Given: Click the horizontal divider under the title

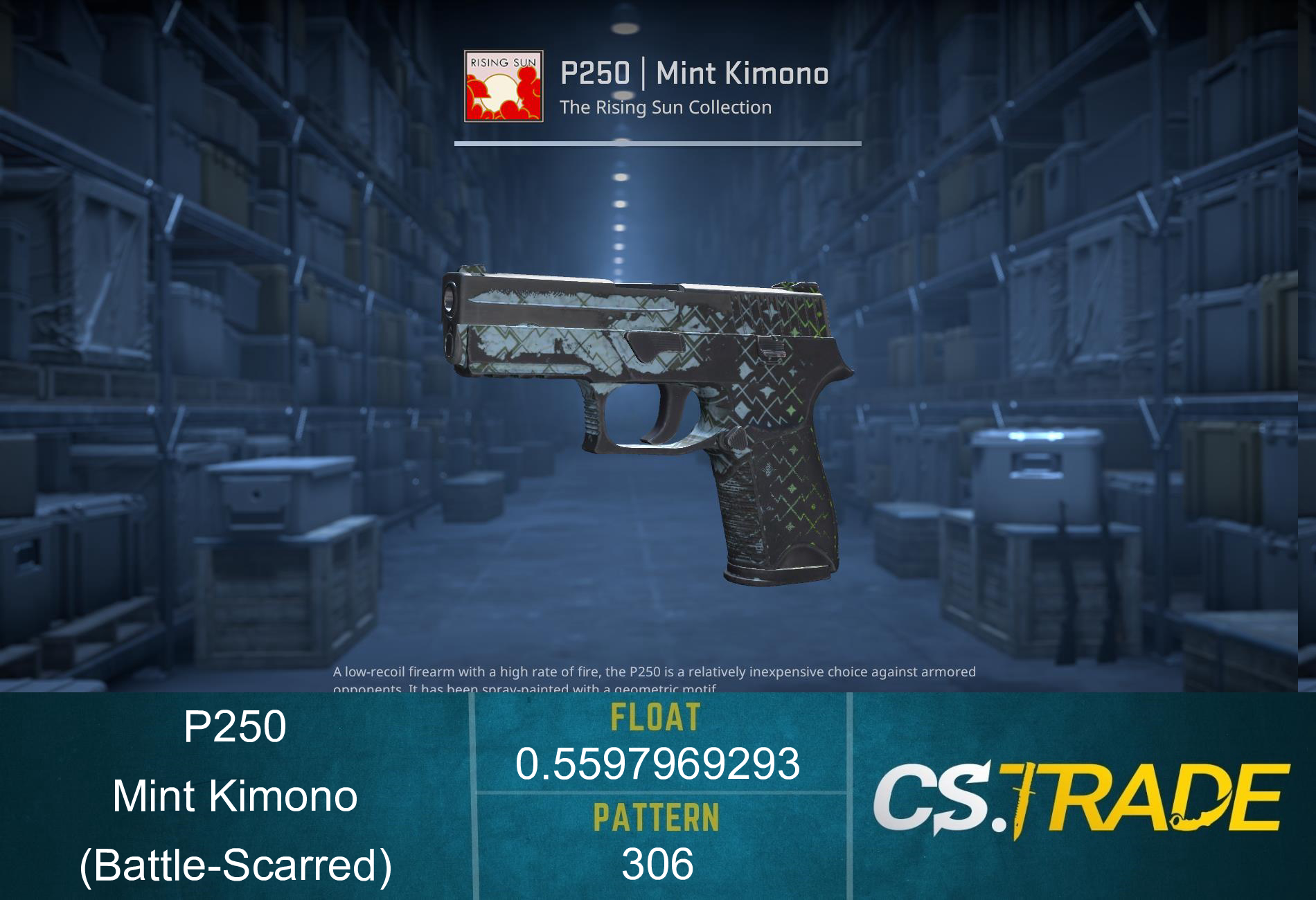Looking at the screenshot, I should click(658, 143).
